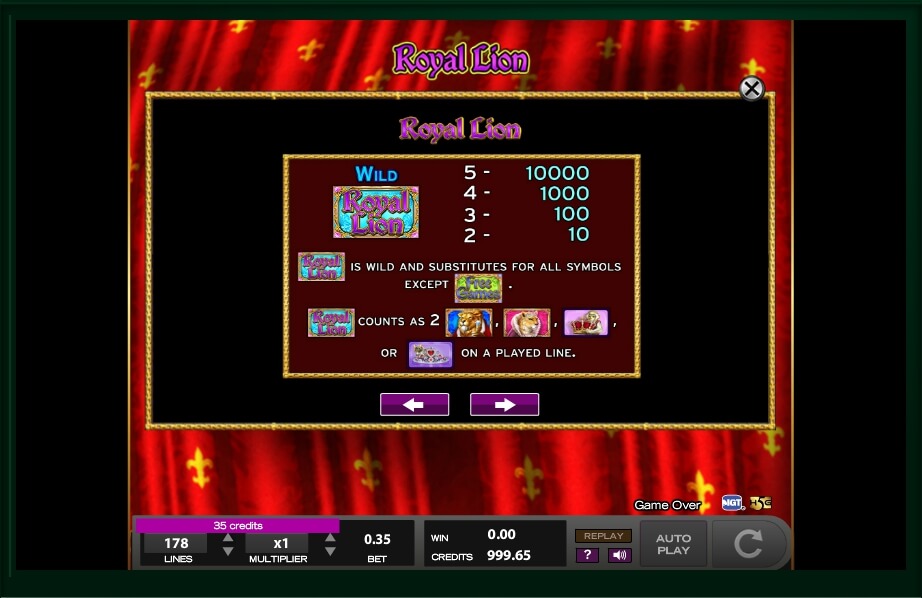This screenshot has height=598, width=922.
Task: Close the Royal Lion paytable window
Action: (751, 89)
